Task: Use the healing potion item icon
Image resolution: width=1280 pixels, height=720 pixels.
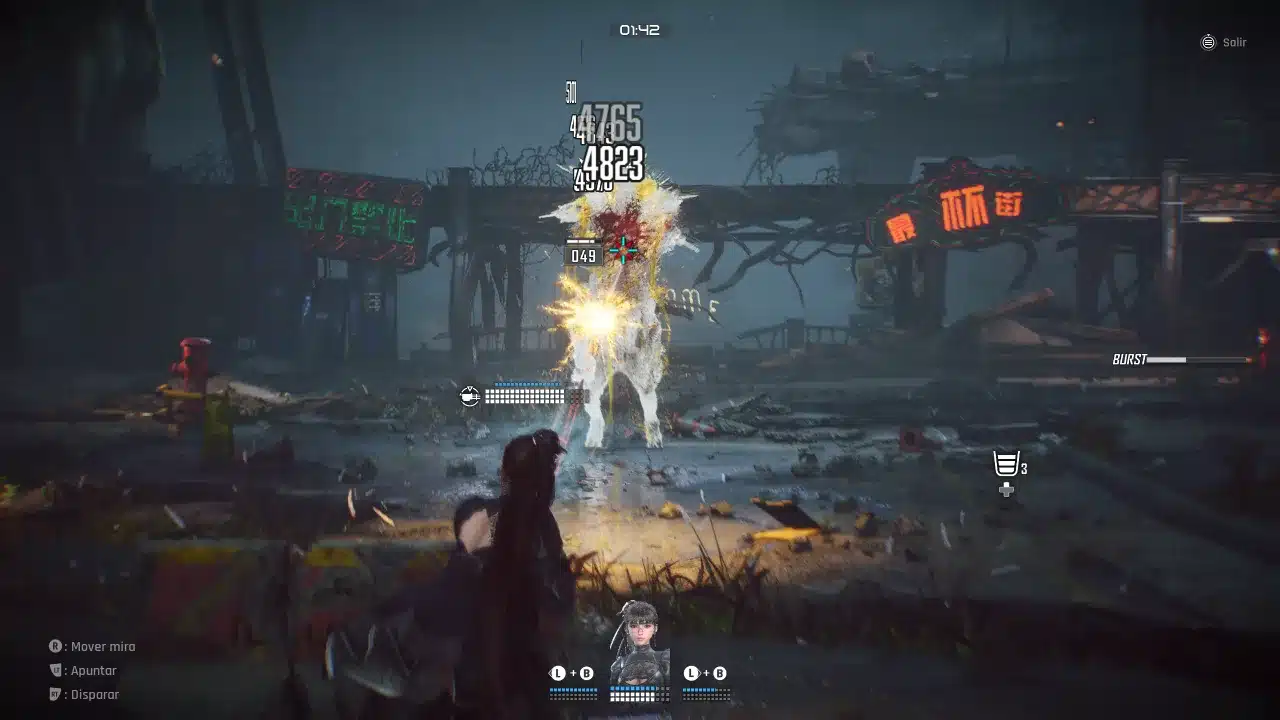Action: pos(1006,465)
